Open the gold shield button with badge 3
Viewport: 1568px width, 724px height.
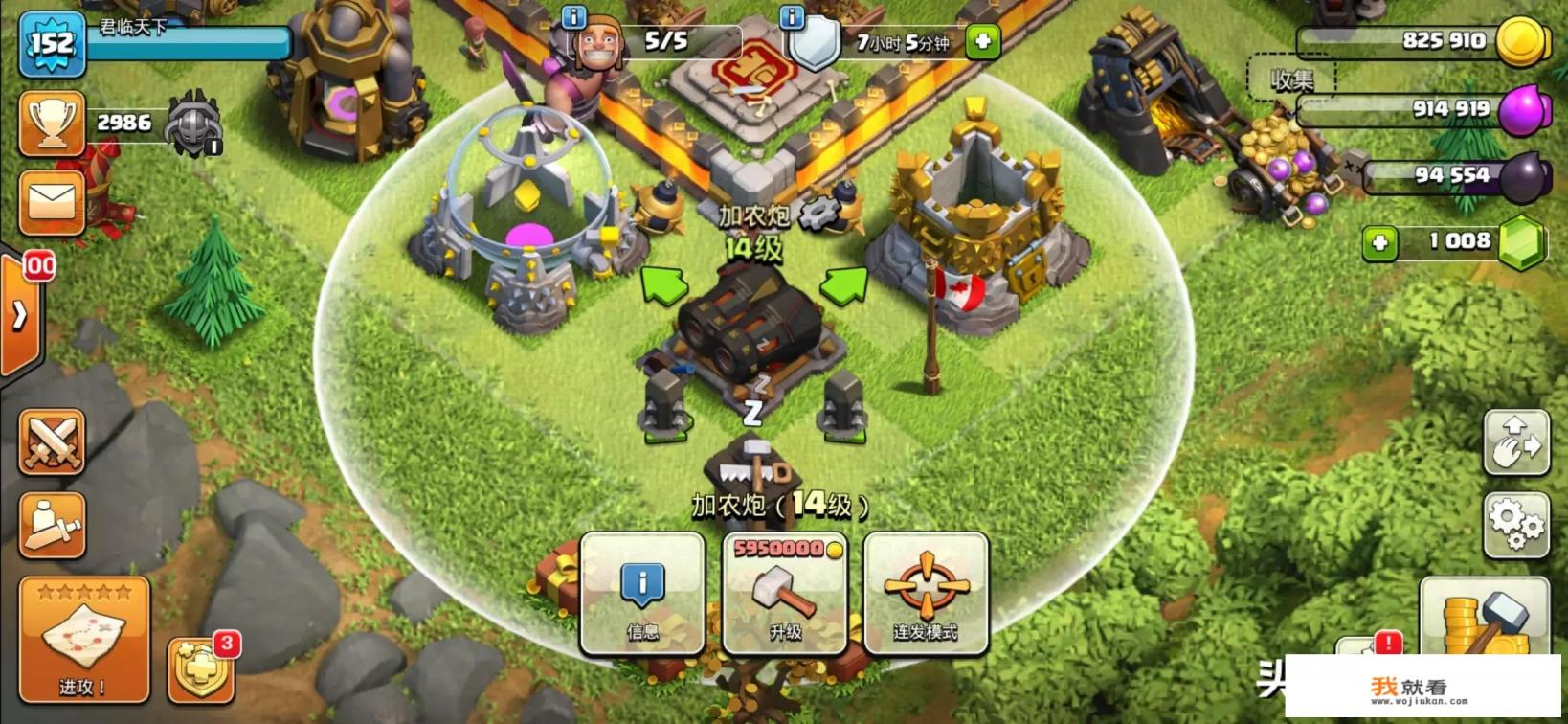[201, 667]
